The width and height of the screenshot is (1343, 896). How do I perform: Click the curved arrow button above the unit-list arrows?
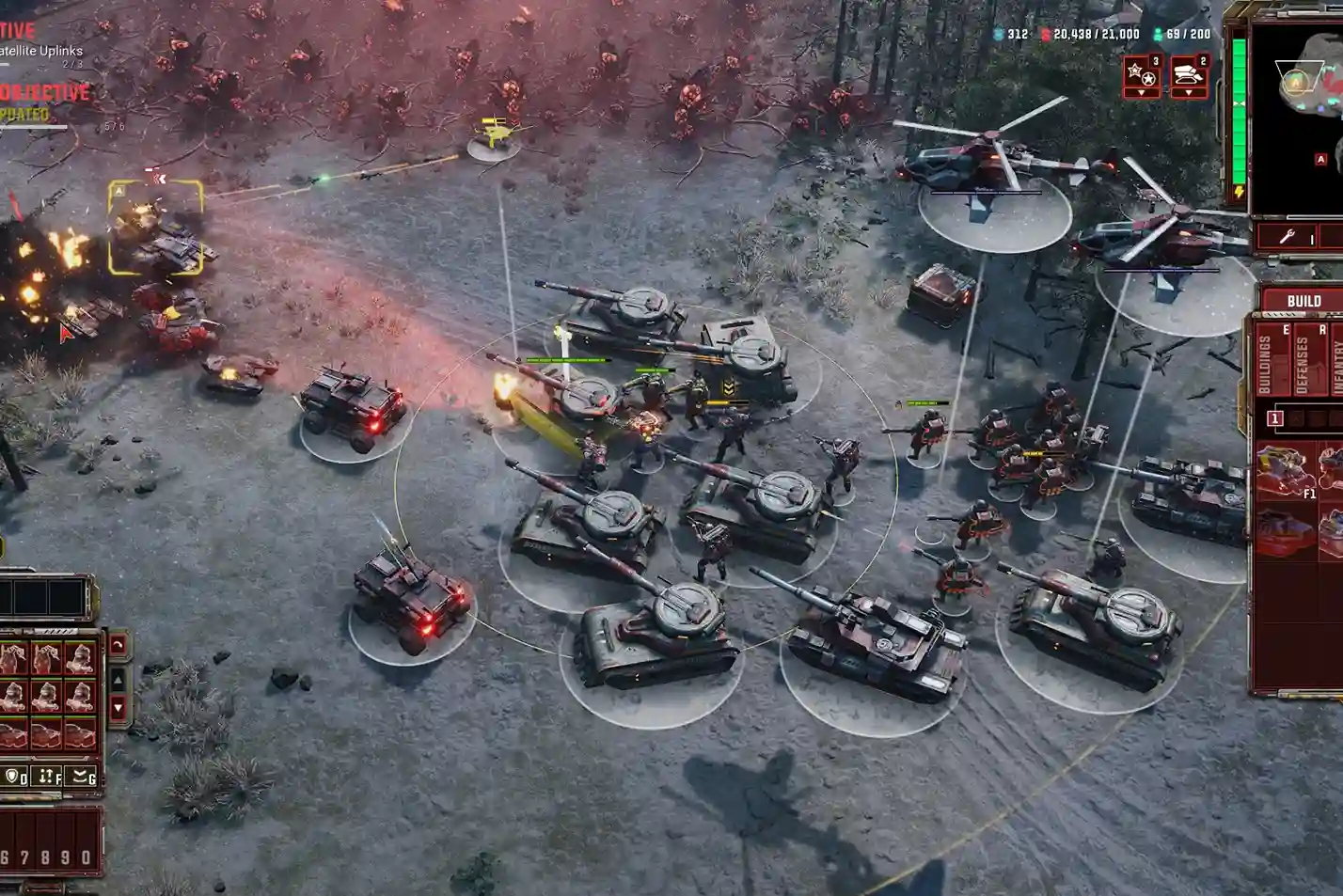[118, 646]
